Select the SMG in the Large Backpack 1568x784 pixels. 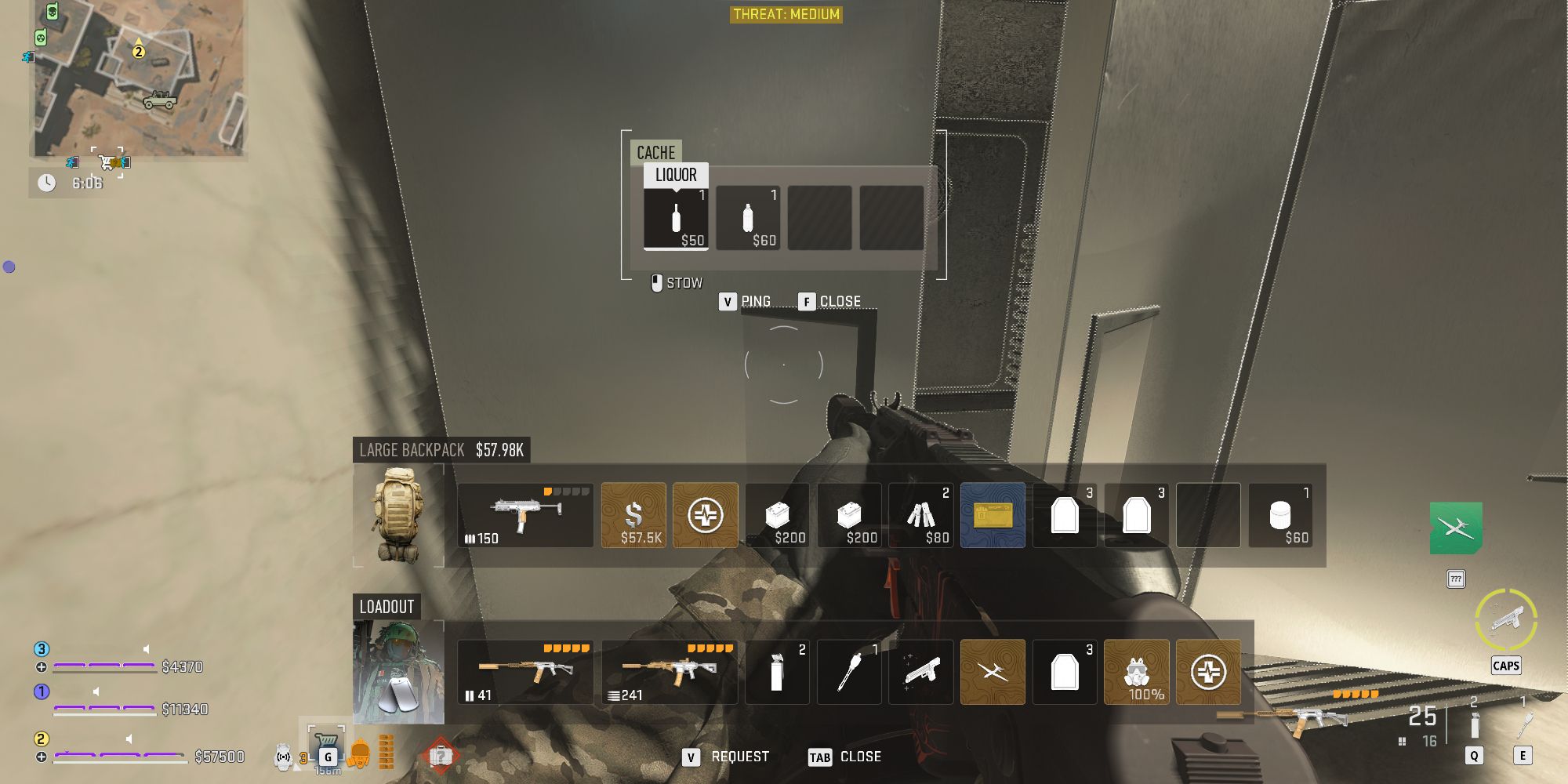click(525, 515)
